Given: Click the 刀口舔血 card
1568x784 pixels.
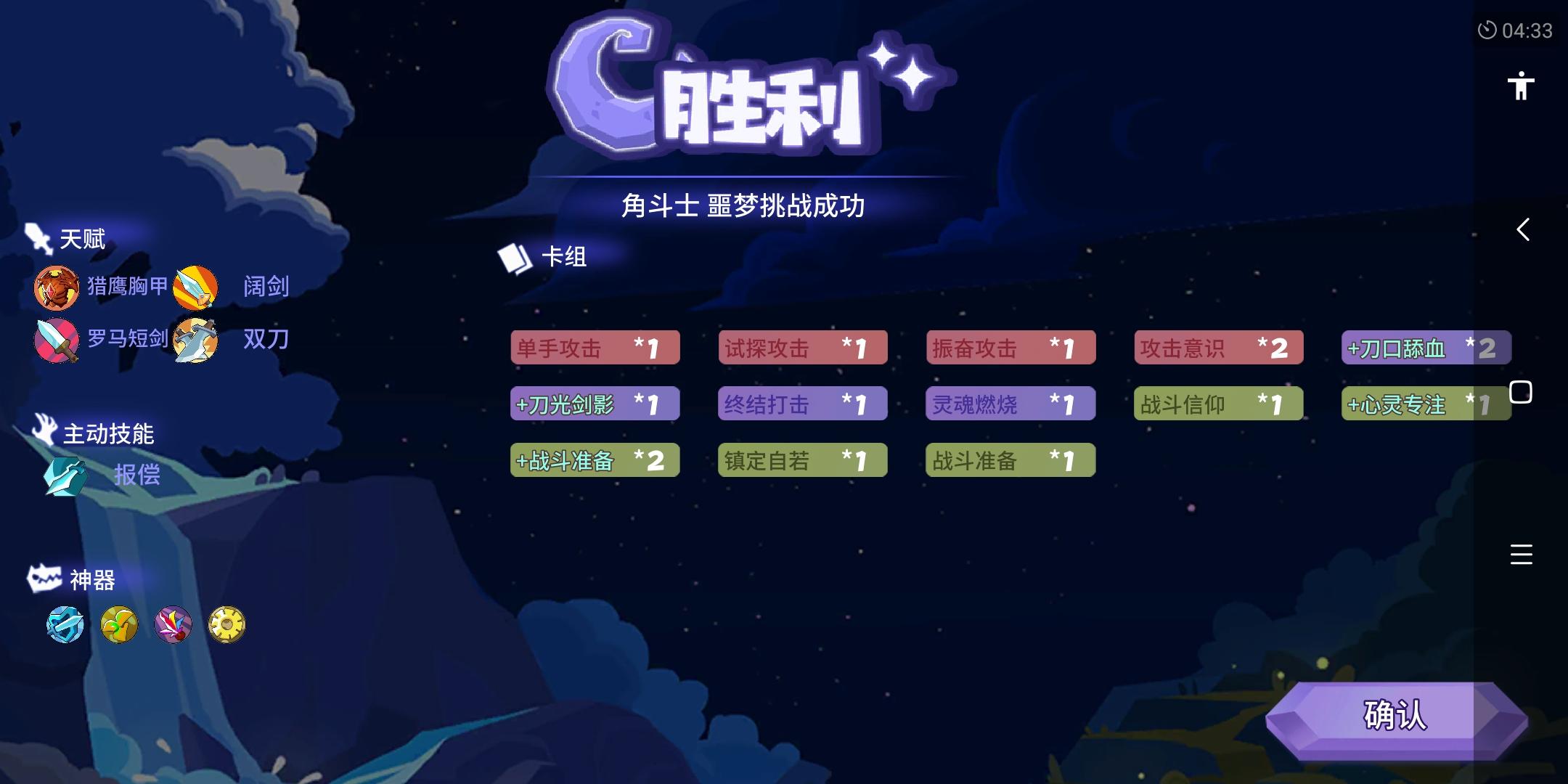Looking at the screenshot, I should point(1426,348).
